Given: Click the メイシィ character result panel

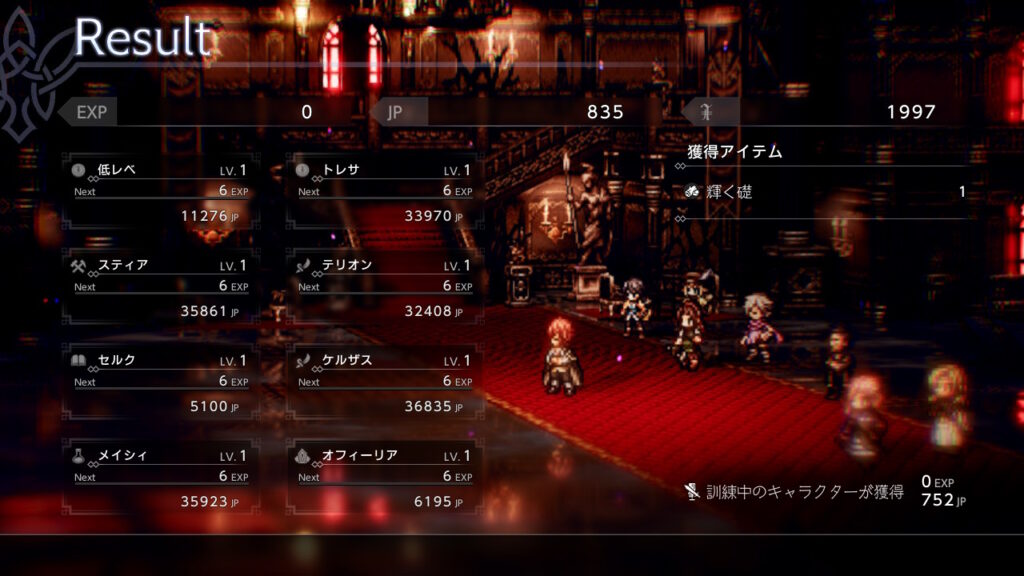Looking at the screenshot, I should pyautogui.click(x=160, y=477).
